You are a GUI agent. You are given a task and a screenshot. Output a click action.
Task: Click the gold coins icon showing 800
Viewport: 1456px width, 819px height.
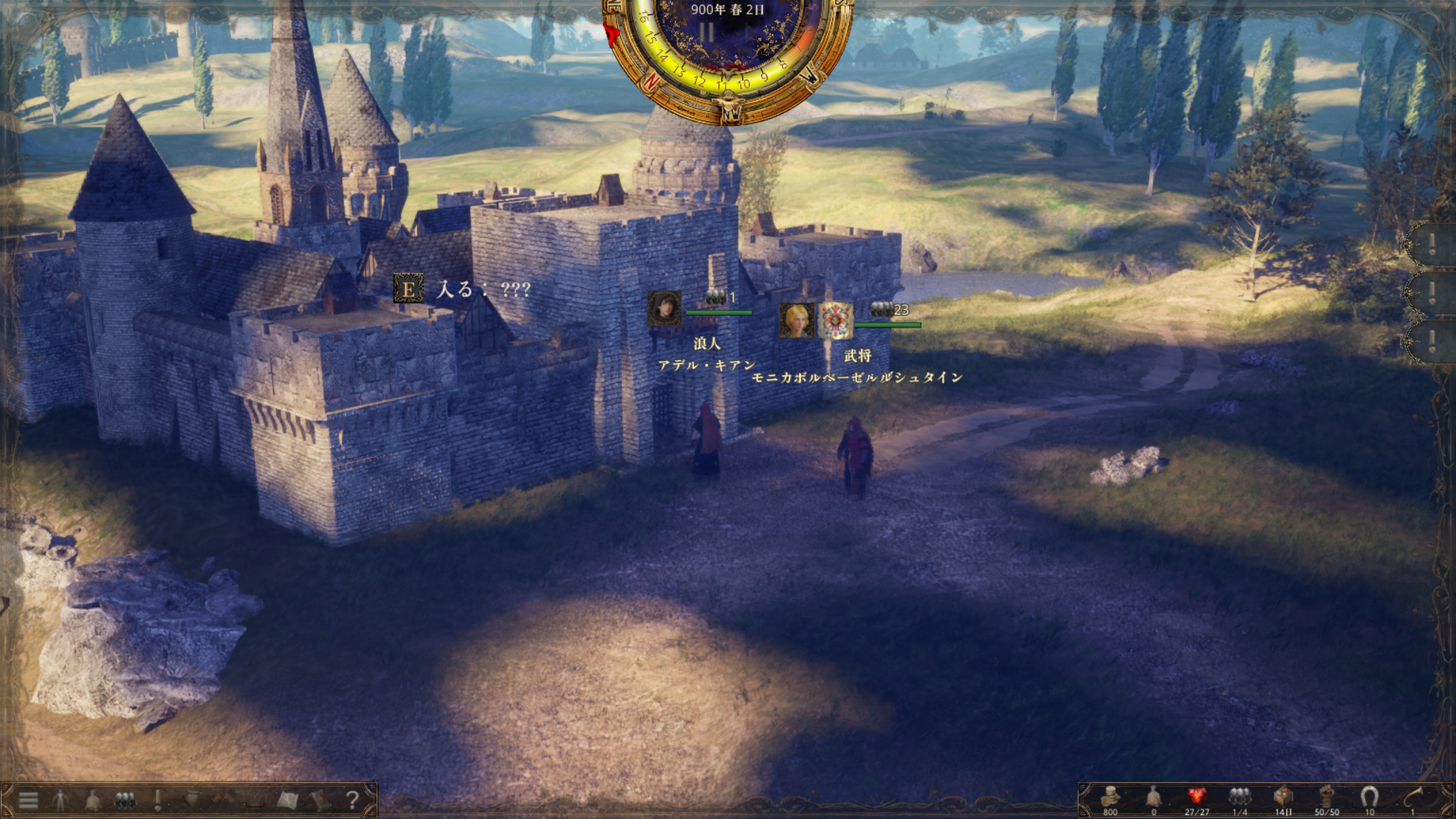[x=1110, y=796]
